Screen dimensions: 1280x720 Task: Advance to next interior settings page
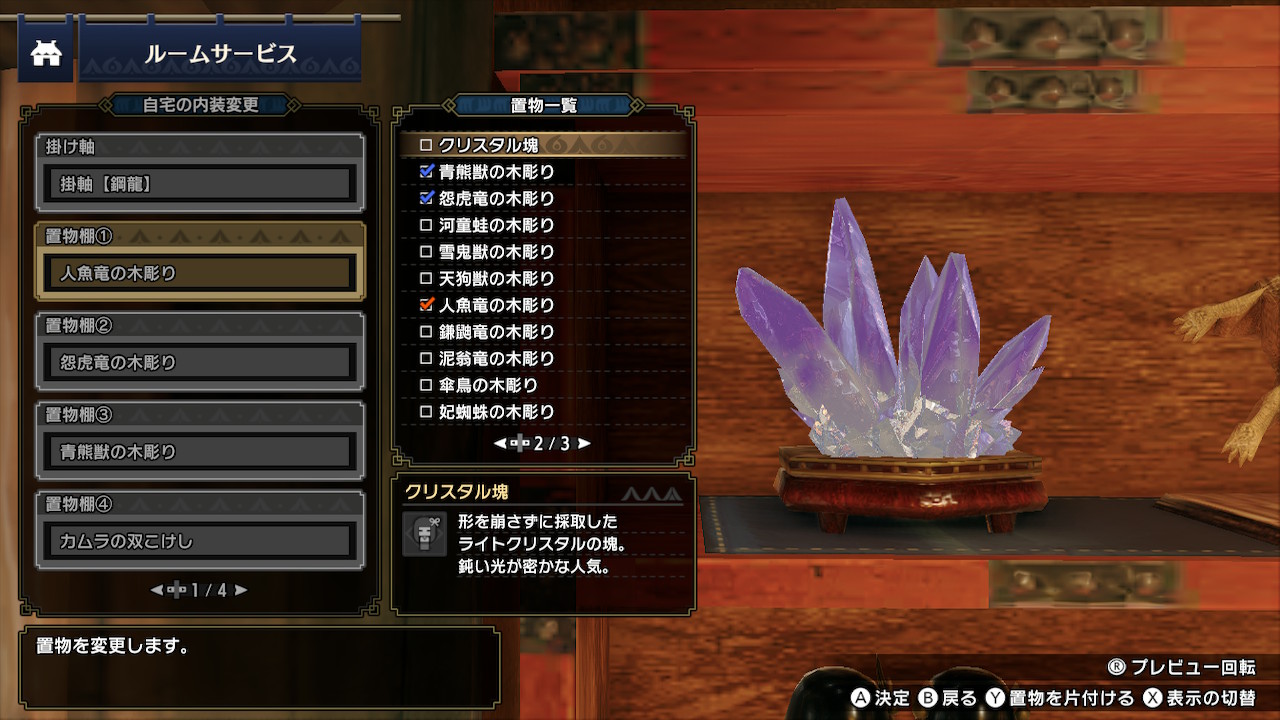click(x=241, y=590)
